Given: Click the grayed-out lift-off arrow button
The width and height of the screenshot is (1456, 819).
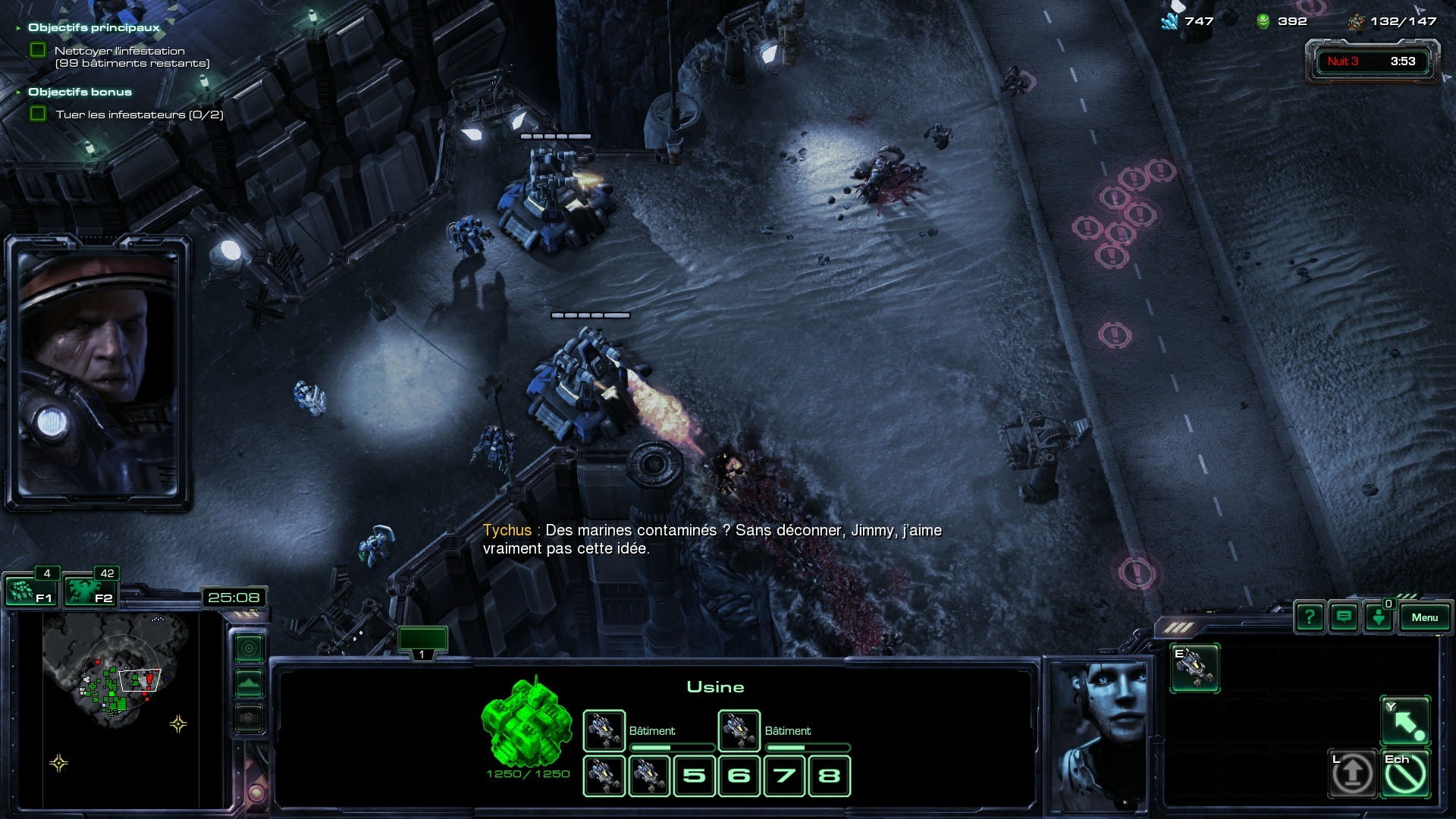Looking at the screenshot, I should tap(1352, 773).
